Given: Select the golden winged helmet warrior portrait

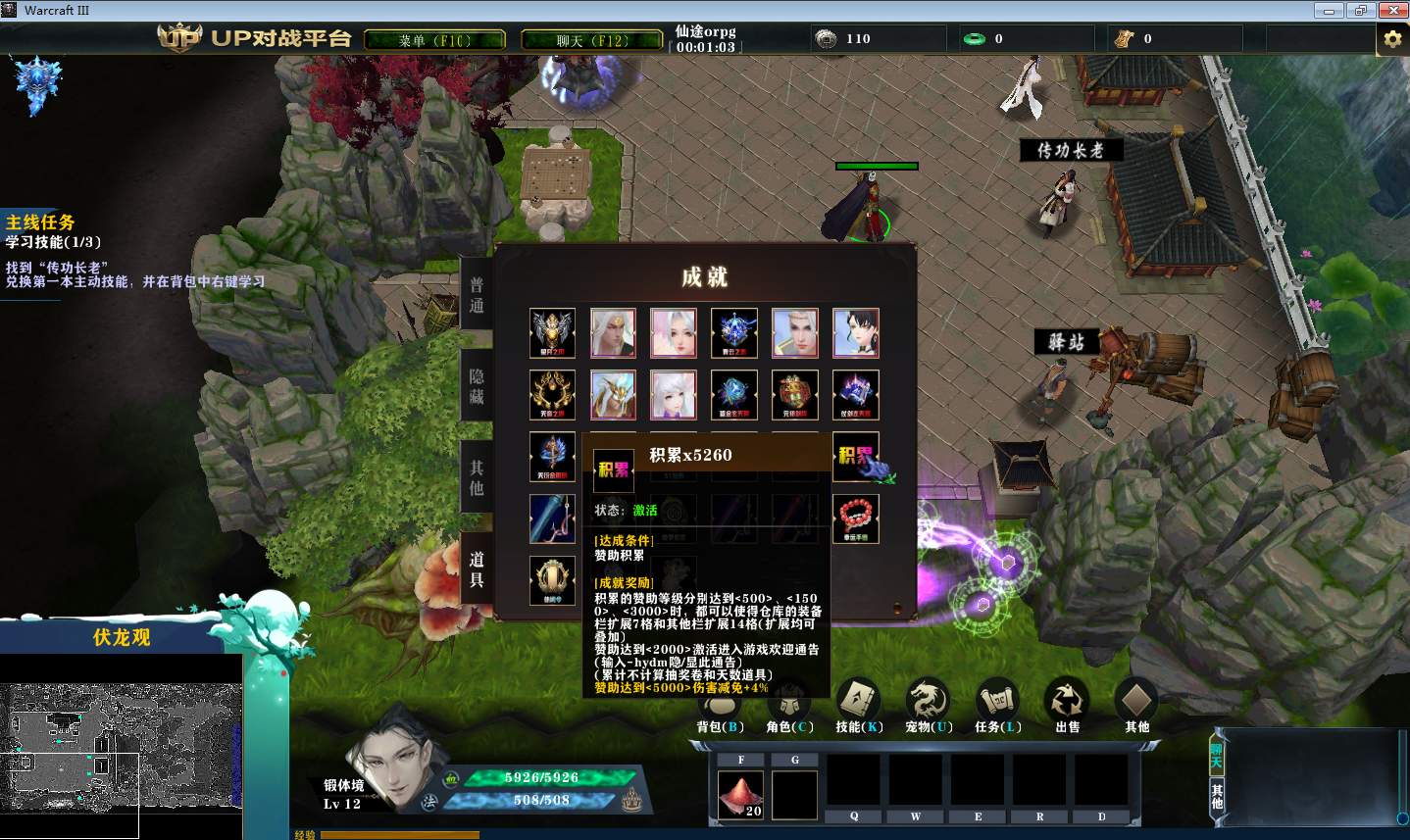Looking at the screenshot, I should point(614,395).
